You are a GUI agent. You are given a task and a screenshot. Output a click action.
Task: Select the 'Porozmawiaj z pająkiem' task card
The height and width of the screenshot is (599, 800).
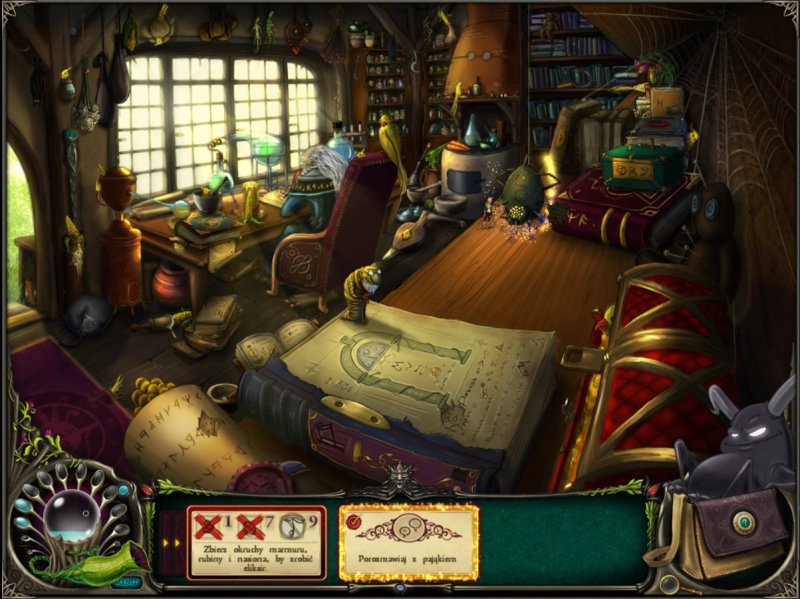tap(409, 541)
